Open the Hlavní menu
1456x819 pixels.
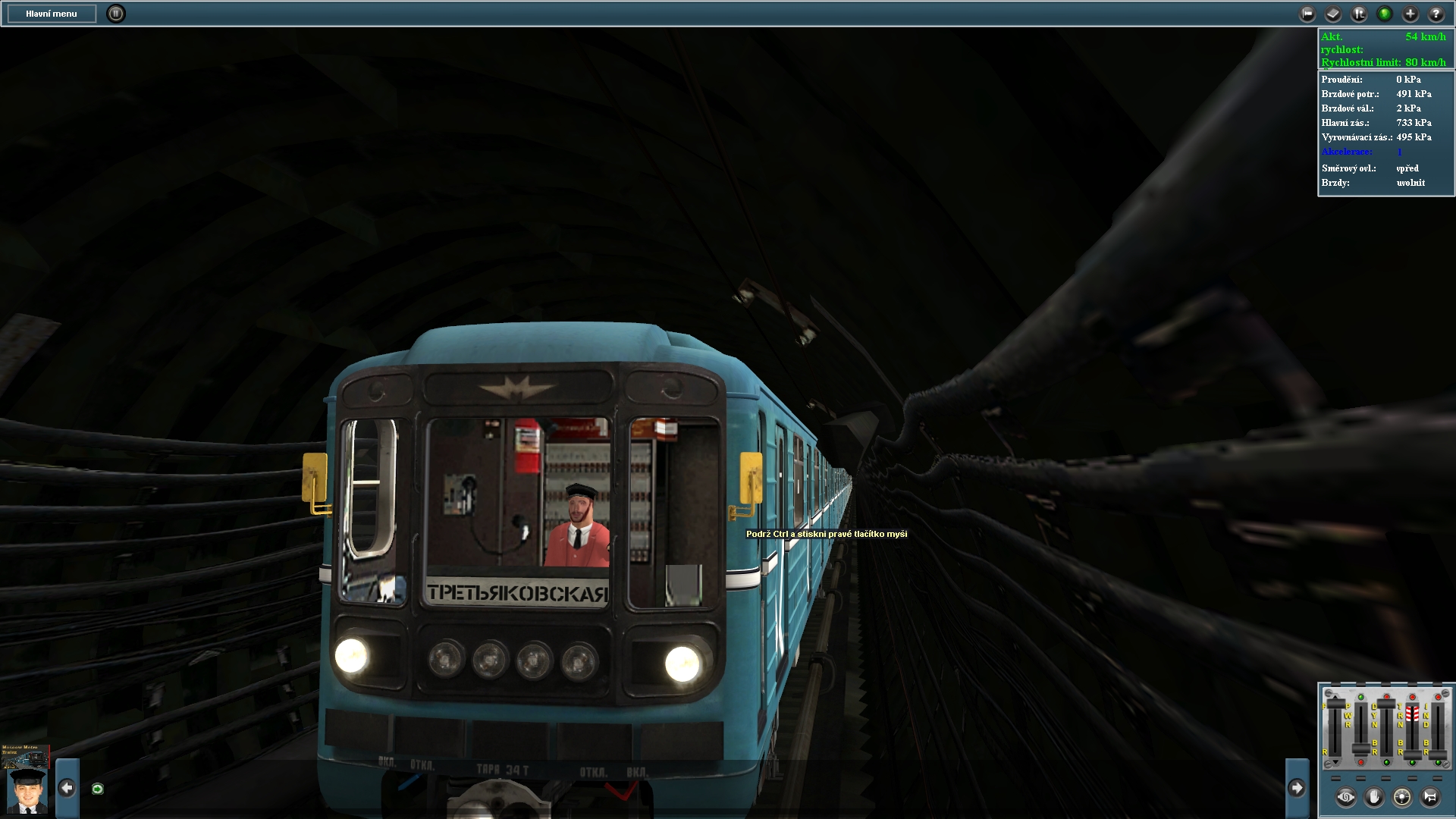[x=52, y=14]
